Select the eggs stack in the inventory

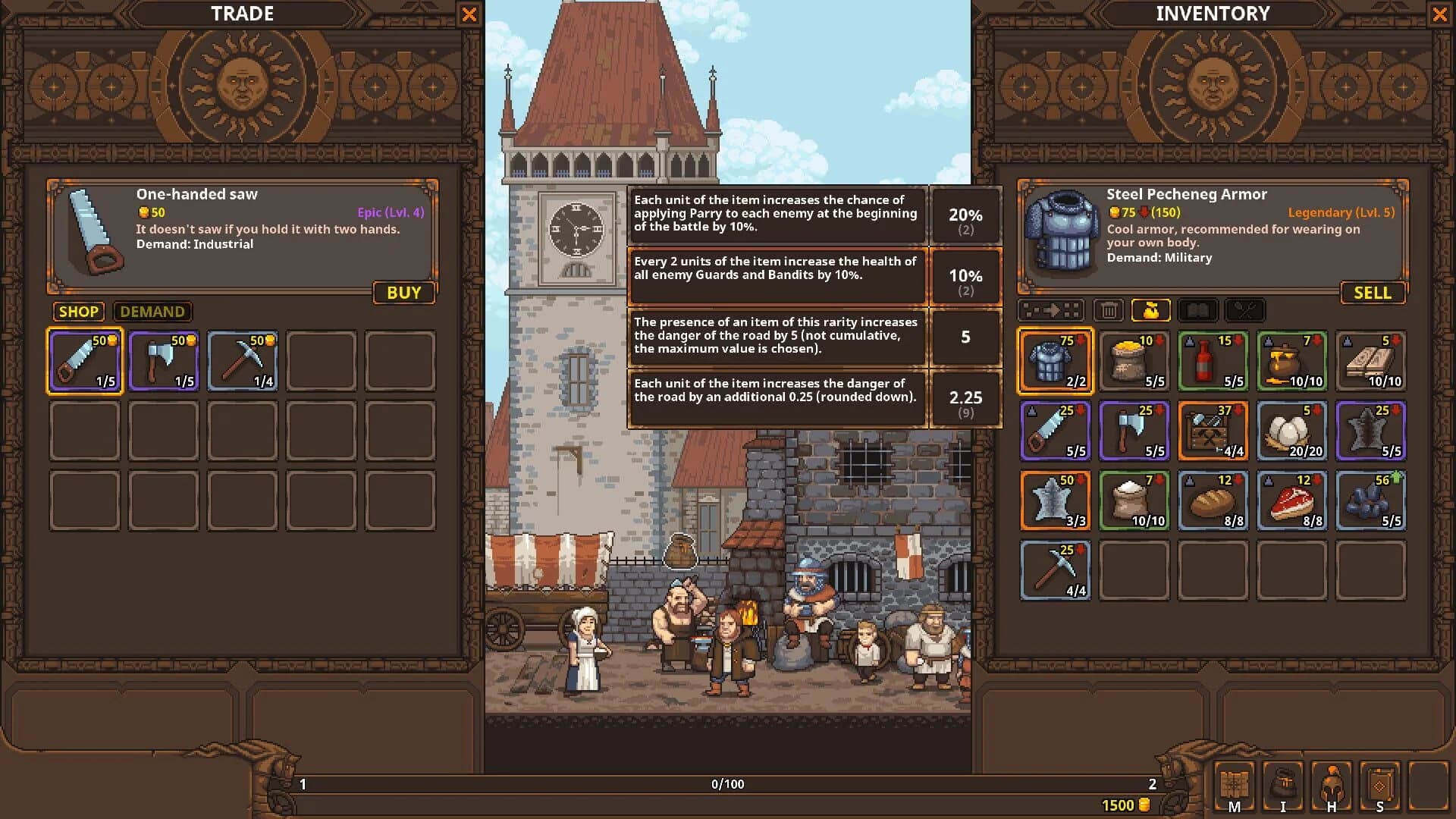click(x=1291, y=431)
